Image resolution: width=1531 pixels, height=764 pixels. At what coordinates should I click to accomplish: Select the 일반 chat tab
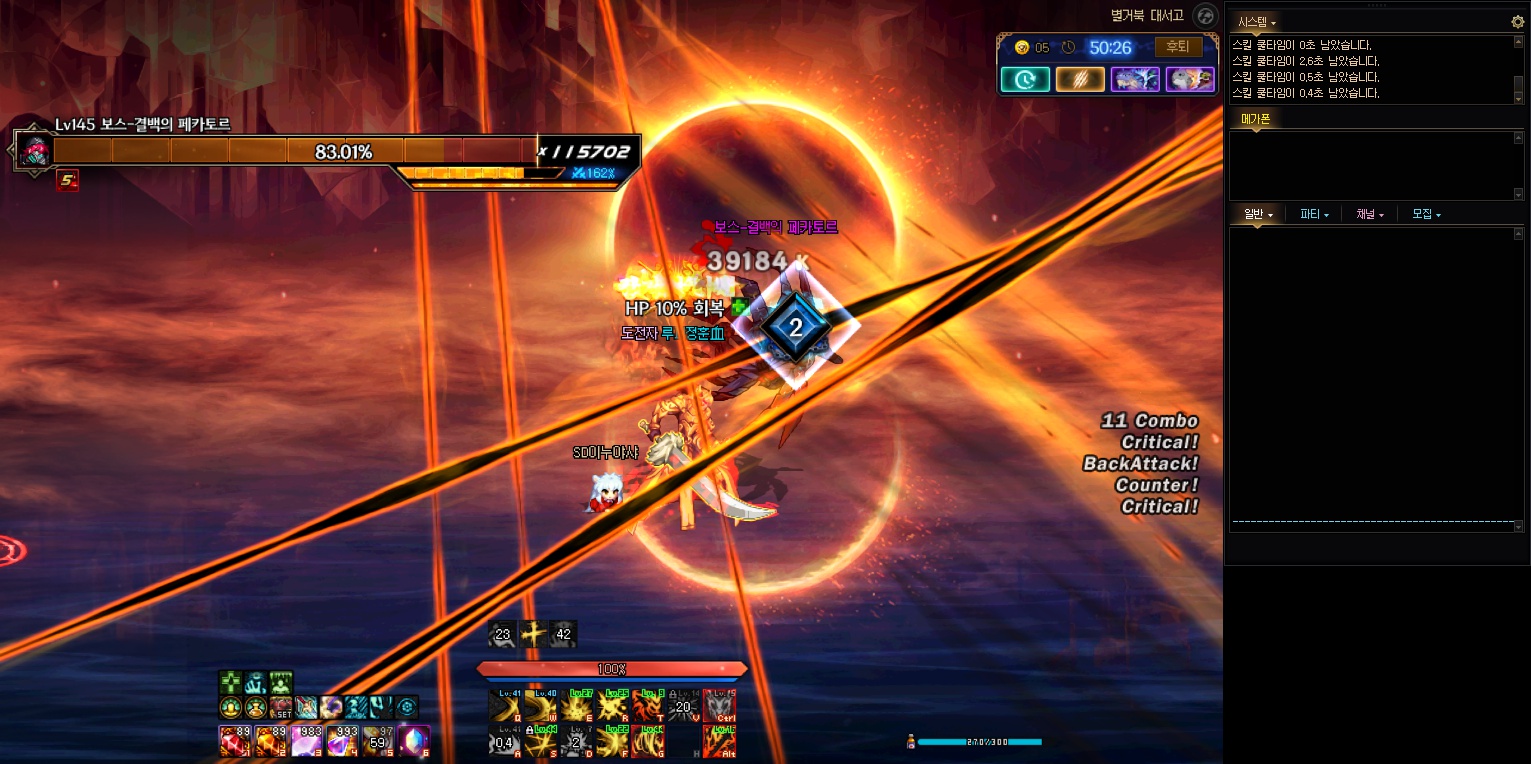1258,214
